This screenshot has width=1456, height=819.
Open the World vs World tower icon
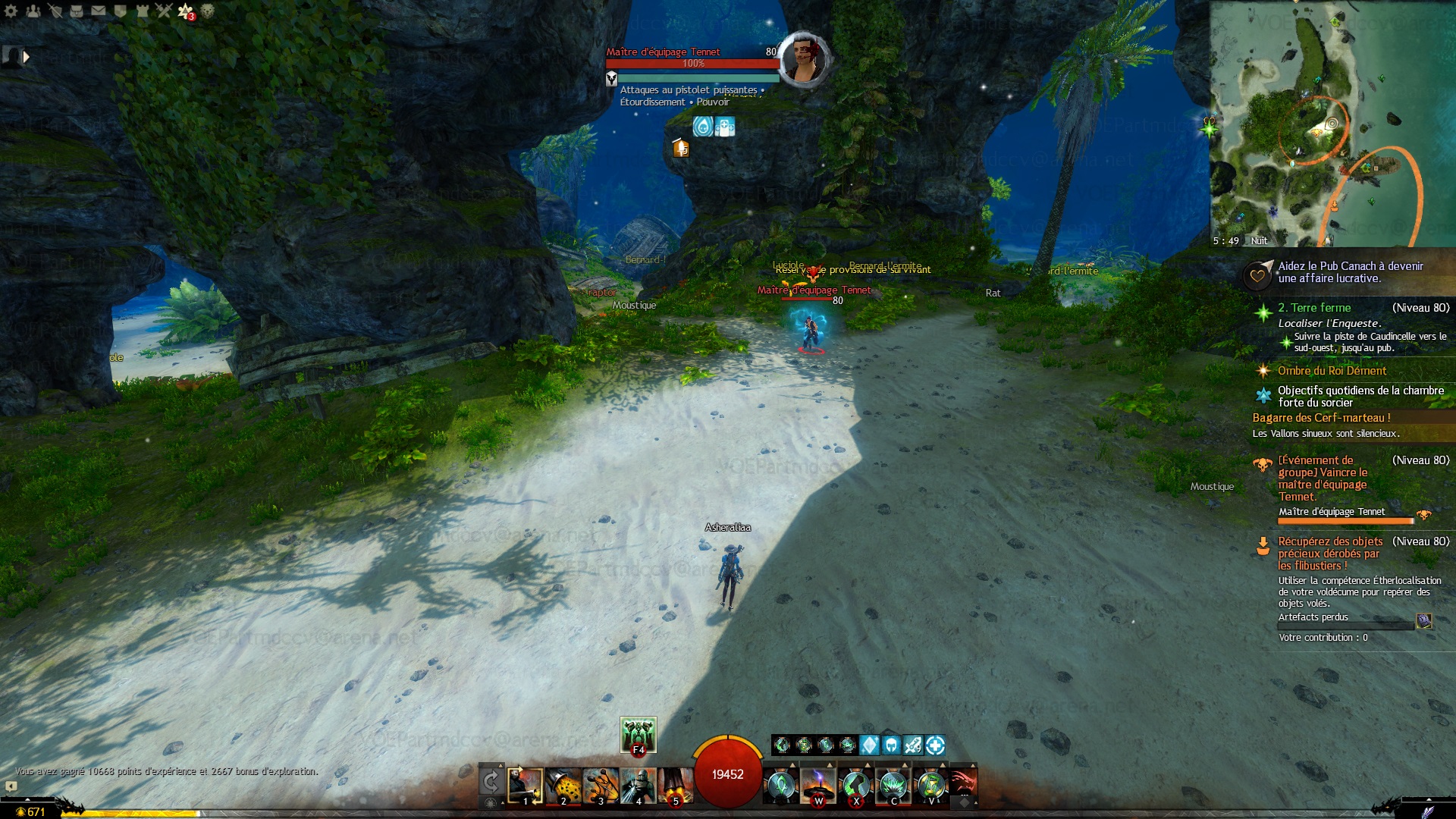(143, 11)
